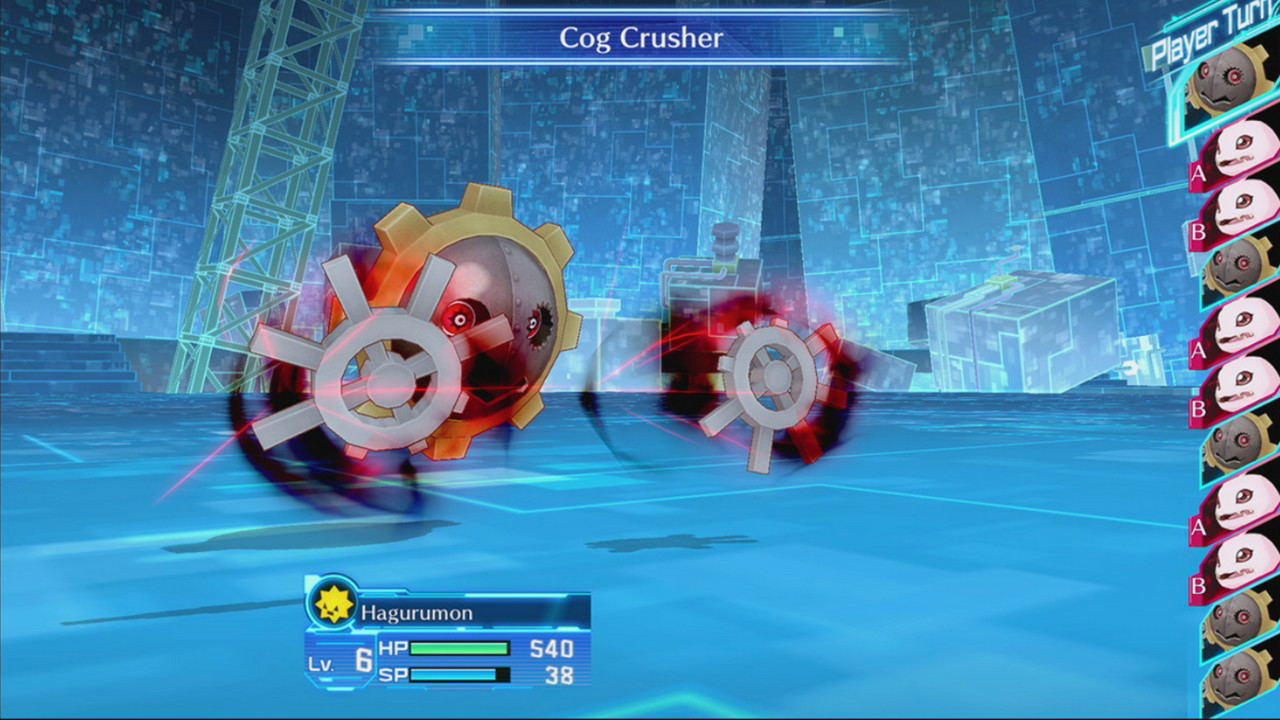Viewport: 1280px width, 720px height.
Task: Click the yellow sun emblem beside Hagurumon's name
Action: click(333, 607)
